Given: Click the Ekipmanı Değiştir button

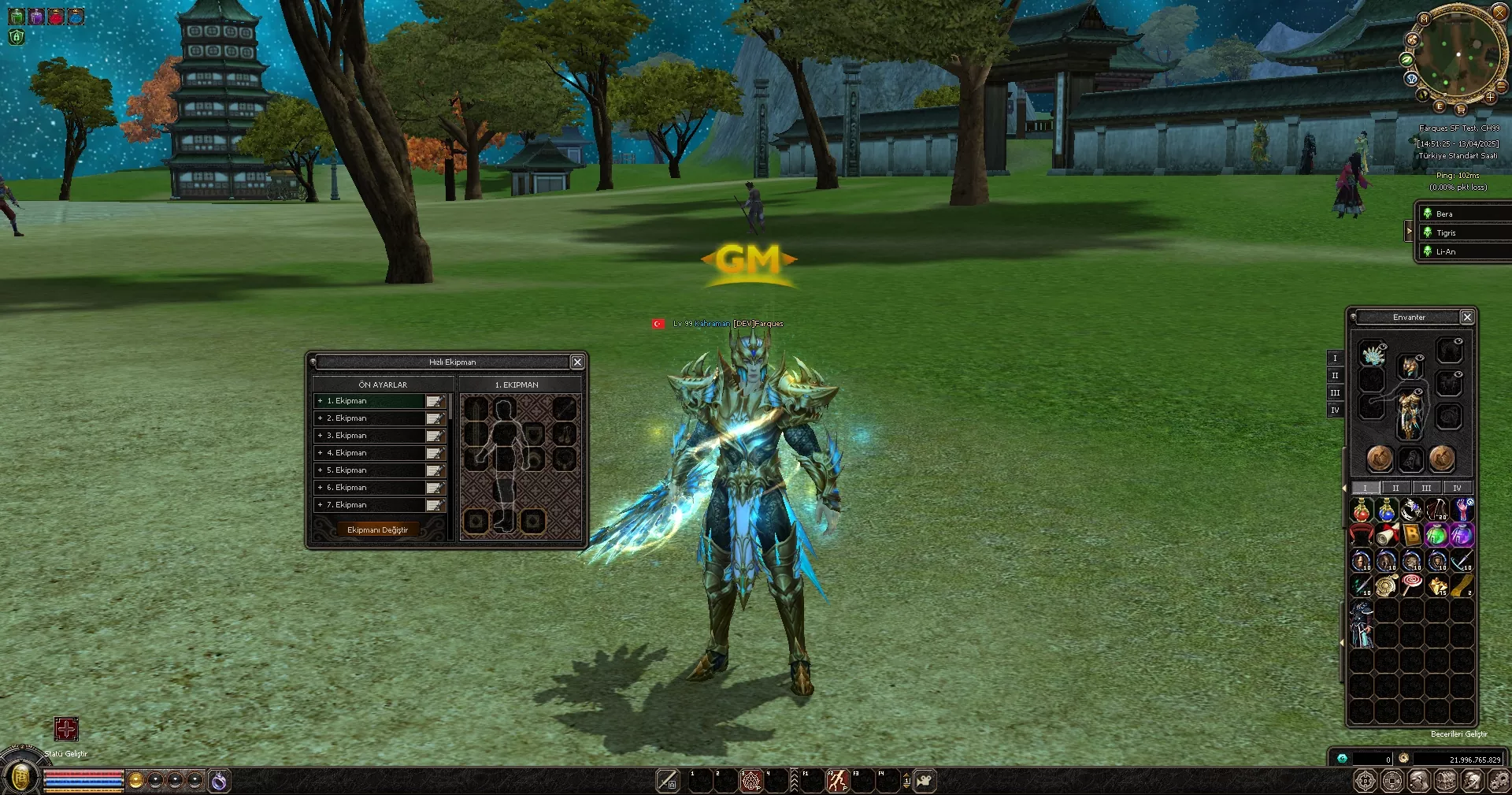Looking at the screenshot, I should 379,529.
